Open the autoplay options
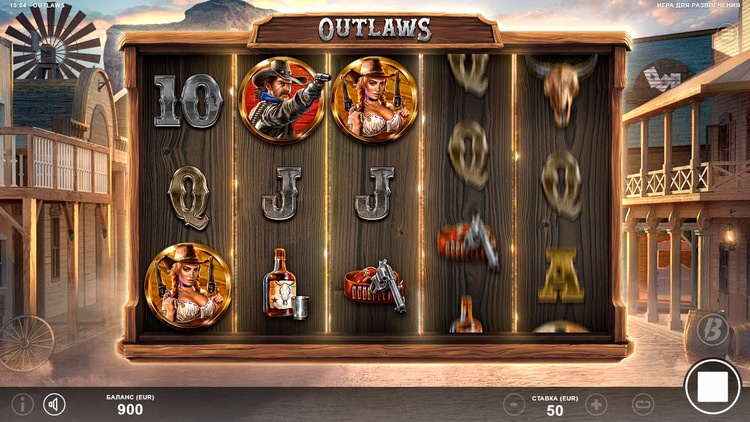Viewport: 750px width, 422px height. tap(643, 404)
